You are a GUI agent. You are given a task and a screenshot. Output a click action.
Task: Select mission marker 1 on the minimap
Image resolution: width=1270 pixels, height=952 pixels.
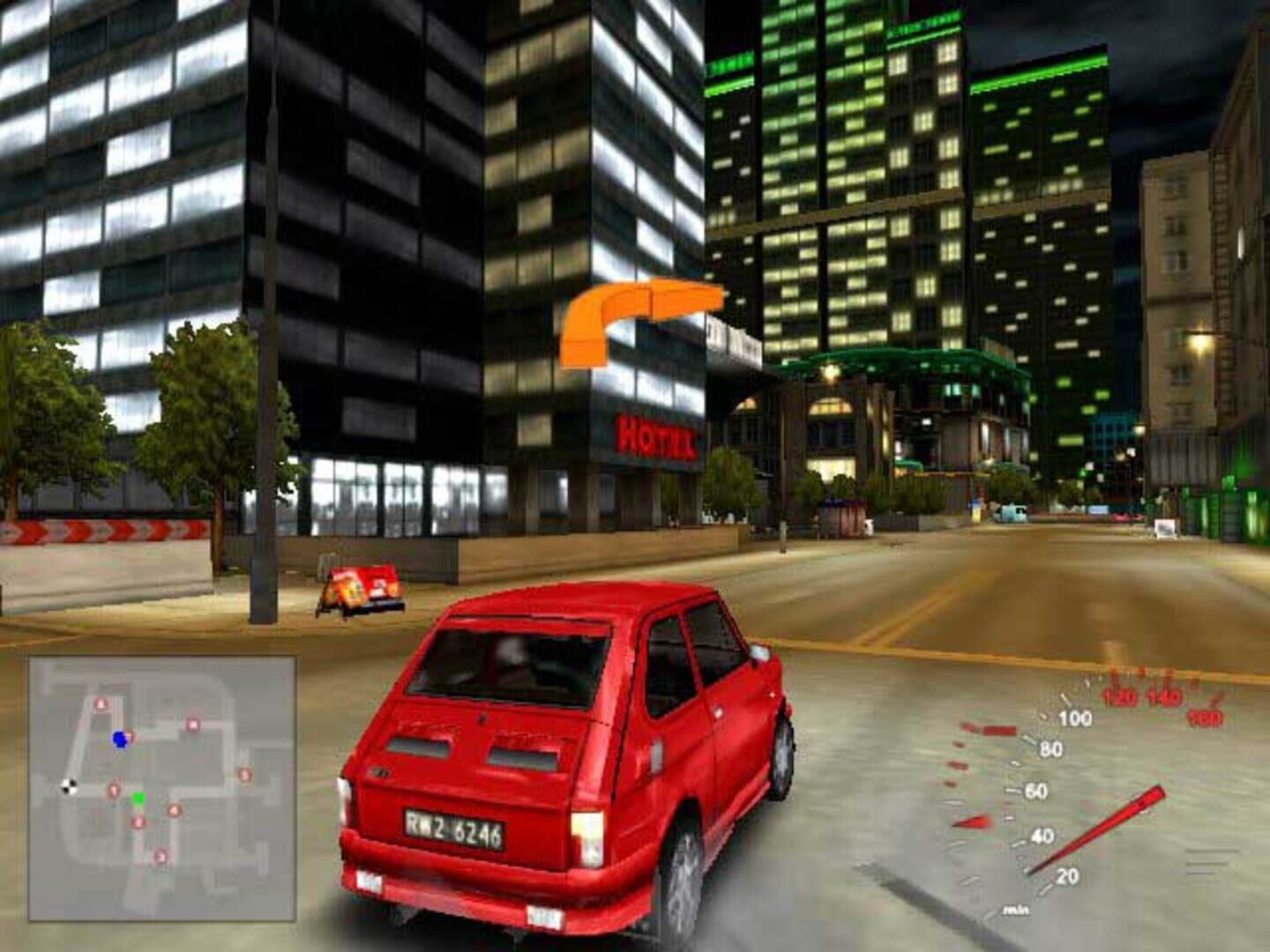pyautogui.click(x=114, y=790)
